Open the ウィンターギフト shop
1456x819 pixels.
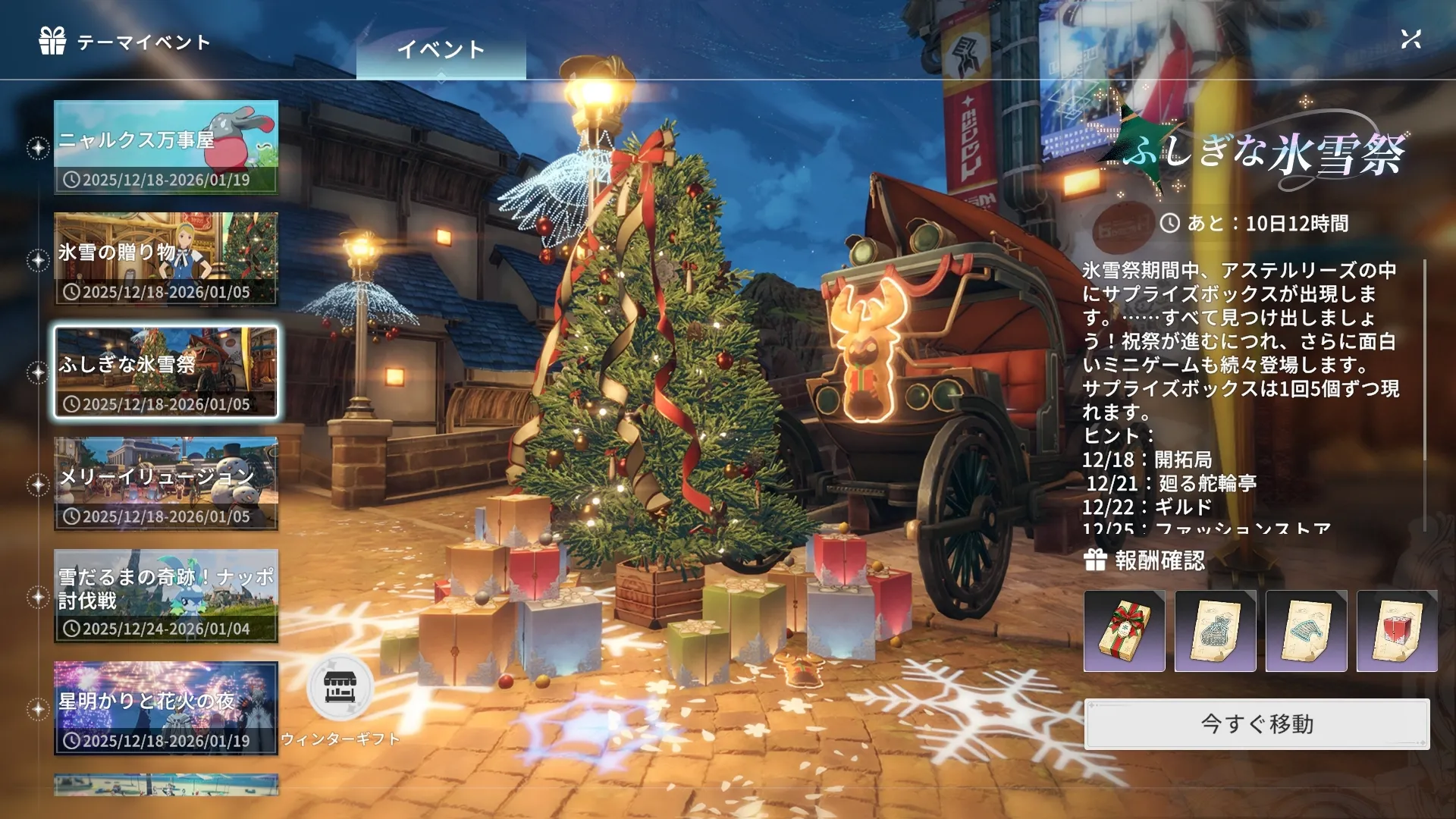click(340, 689)
